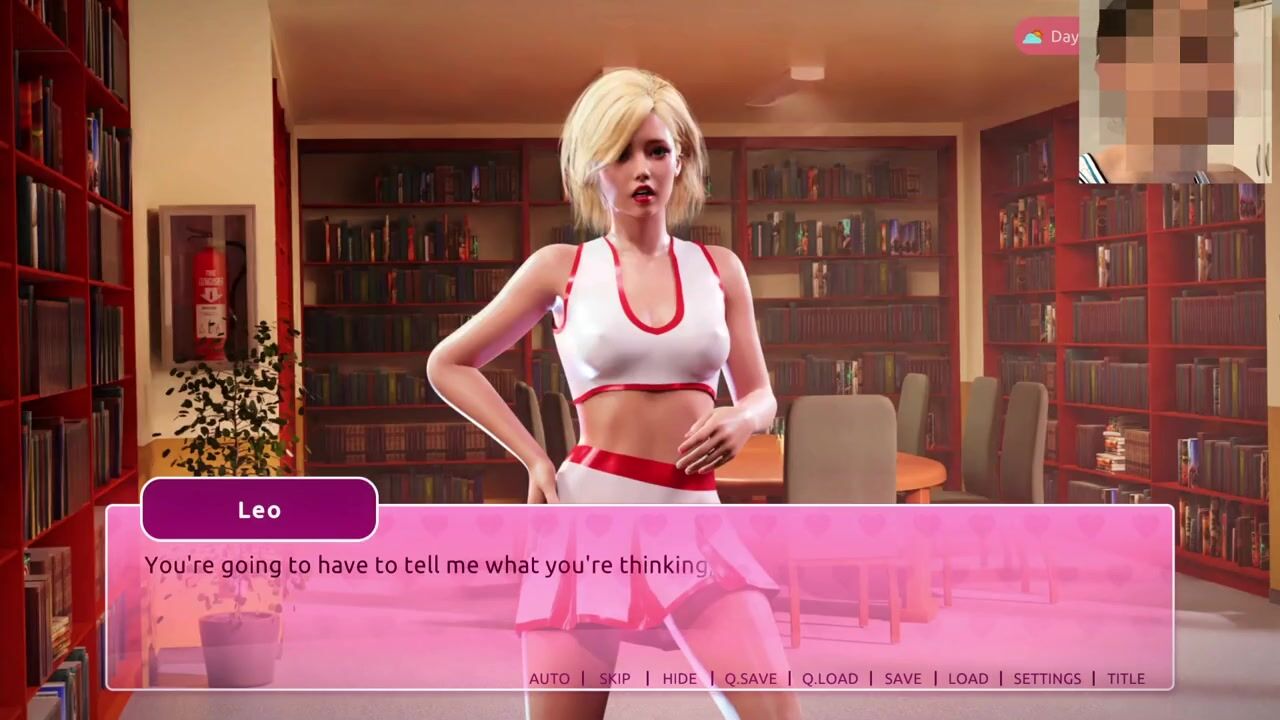
Task: Return to the TITLE screen
Action: click(1126, 678)
